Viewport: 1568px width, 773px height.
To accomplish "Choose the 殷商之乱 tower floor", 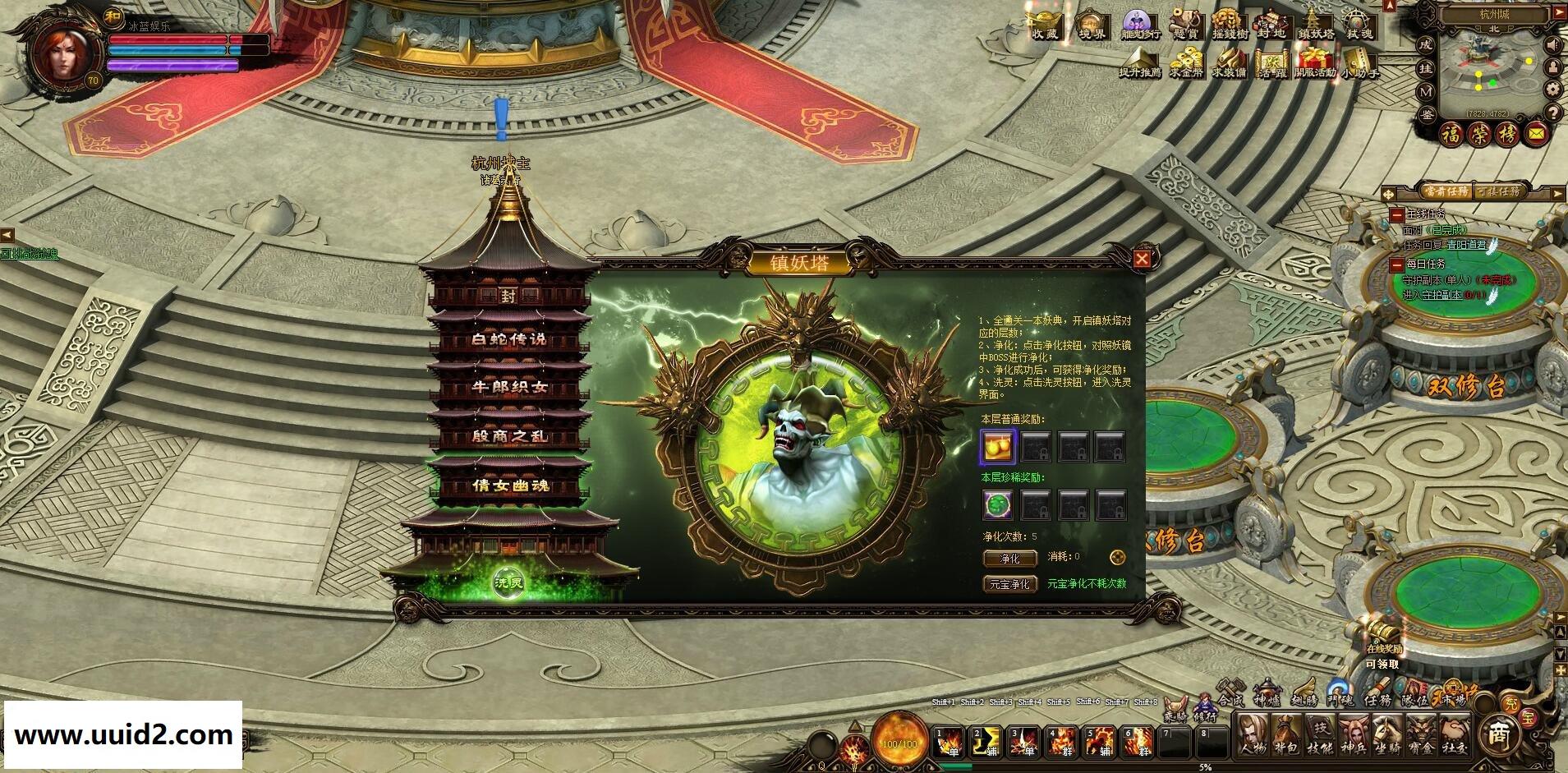I will point(508,436).
